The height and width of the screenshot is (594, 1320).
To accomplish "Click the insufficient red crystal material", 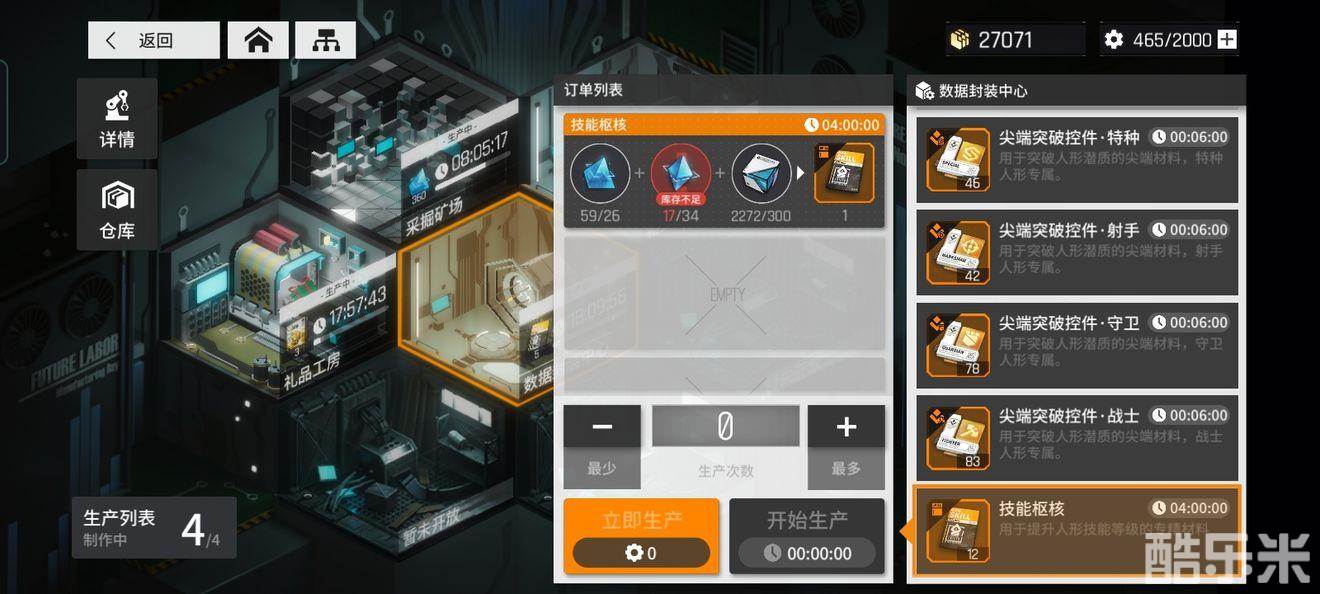I will [x=681, y=173].
